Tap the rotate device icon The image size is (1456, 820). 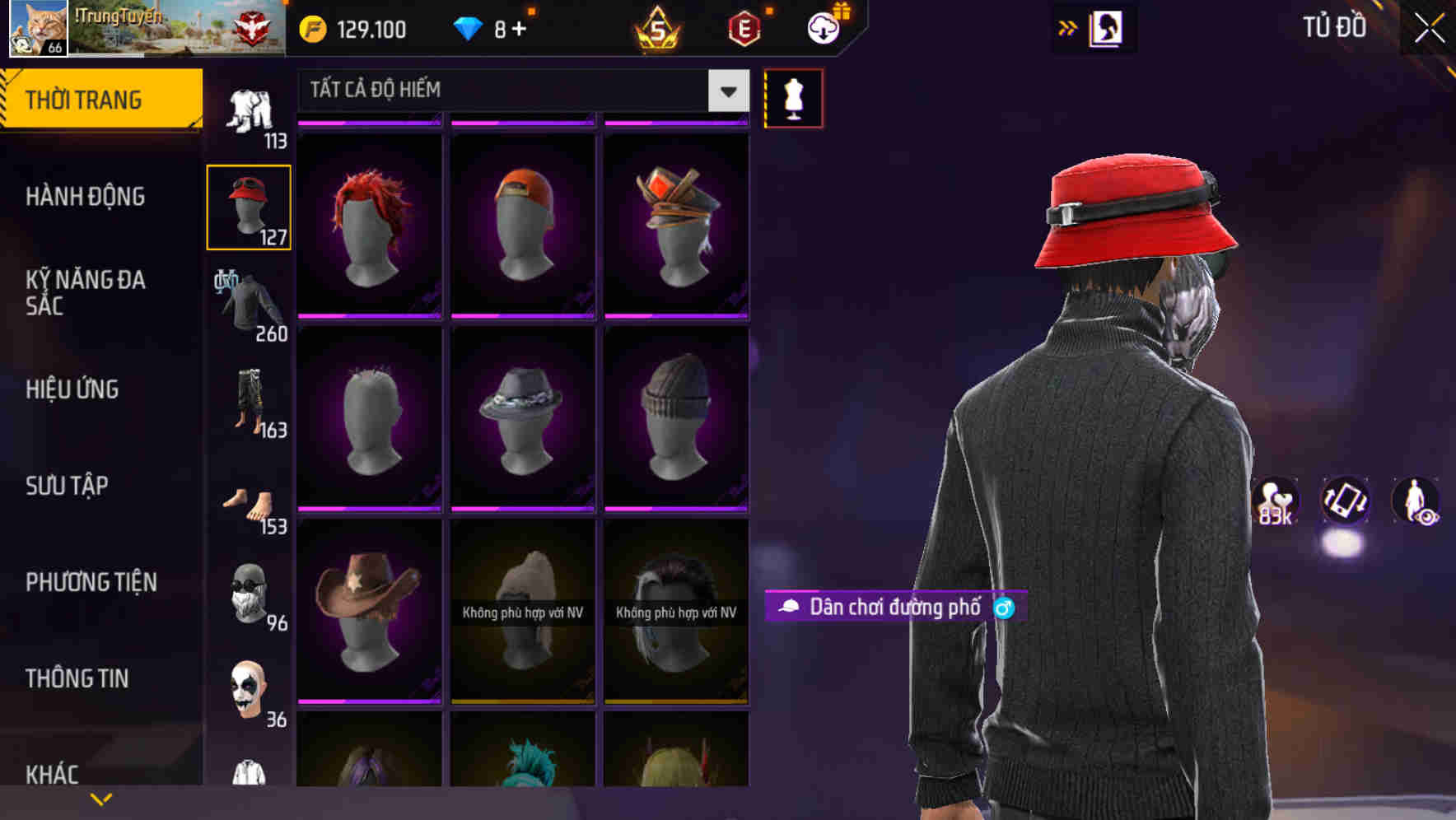(x=1344, y=502)
